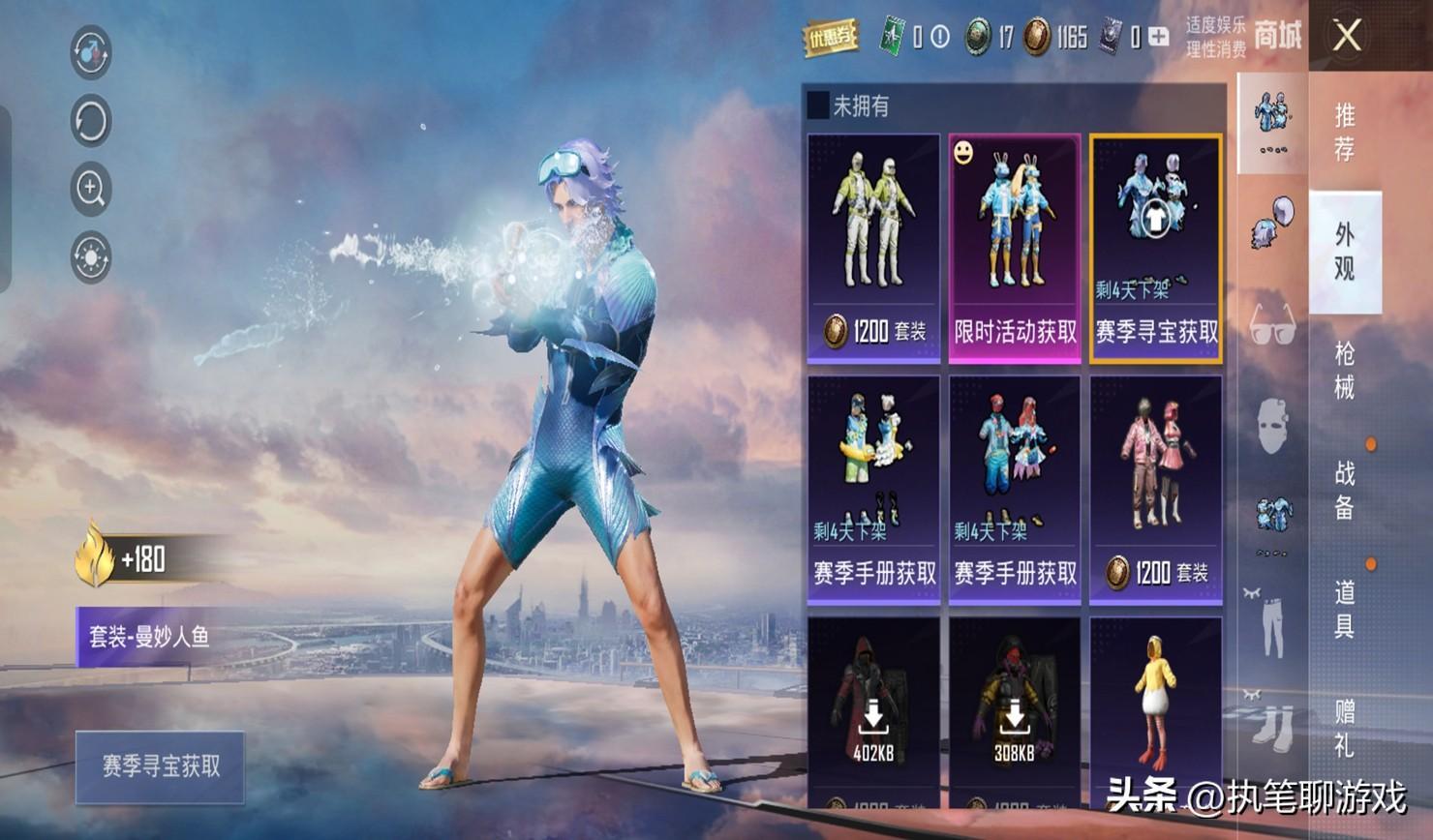Tap the 优惠券 coupon button
The image size is (1433, 840).
coord(831,38)
